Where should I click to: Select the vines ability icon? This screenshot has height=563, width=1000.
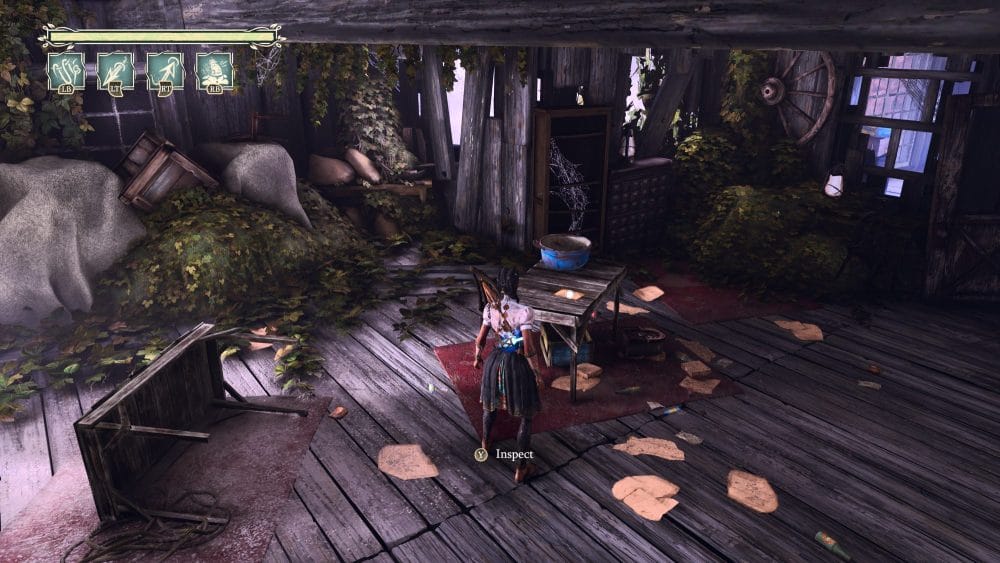(x=66, y=71)
